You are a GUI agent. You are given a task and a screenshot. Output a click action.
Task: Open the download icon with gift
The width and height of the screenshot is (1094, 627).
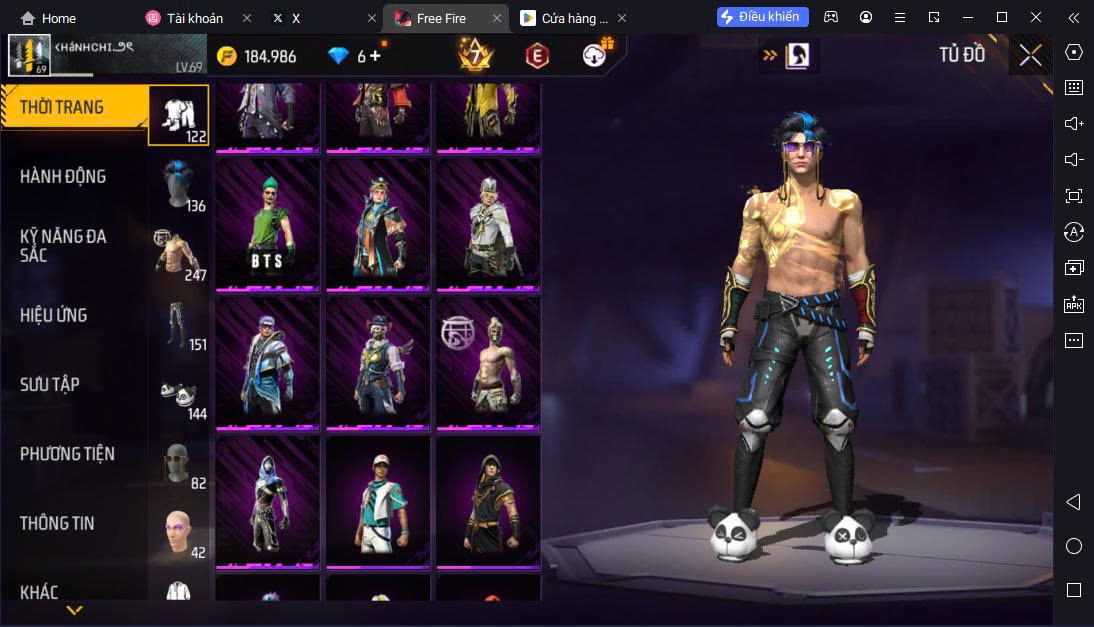coord(597,55)
